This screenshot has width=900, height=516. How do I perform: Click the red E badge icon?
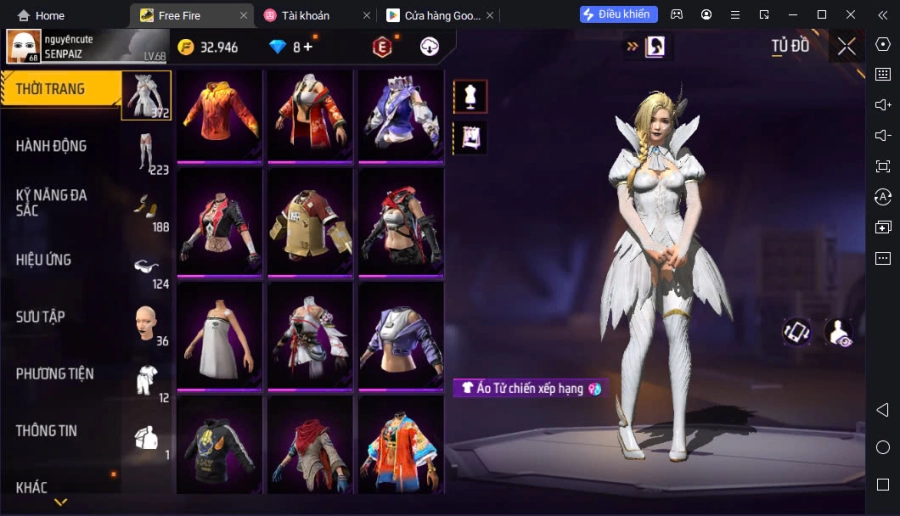pyautogui.click(x=382, y=47)
